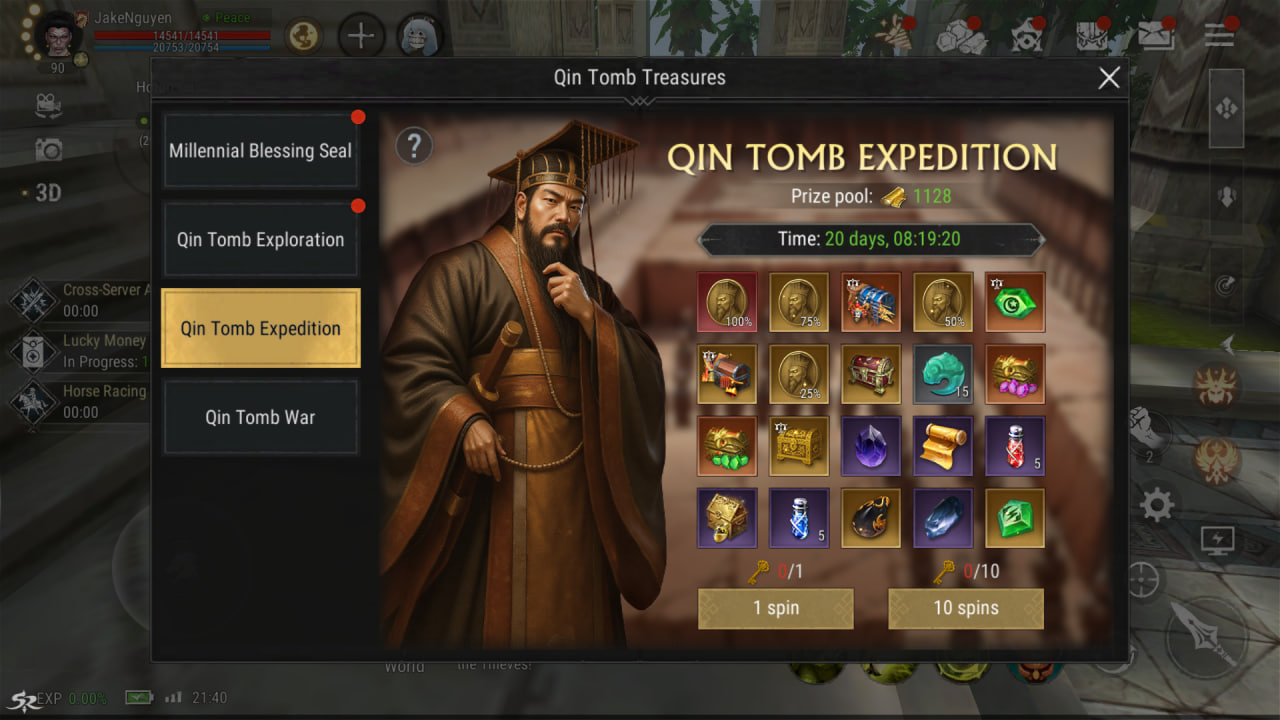Open the mail envelope icon
1280x720 pixels.
[1155, 36]
